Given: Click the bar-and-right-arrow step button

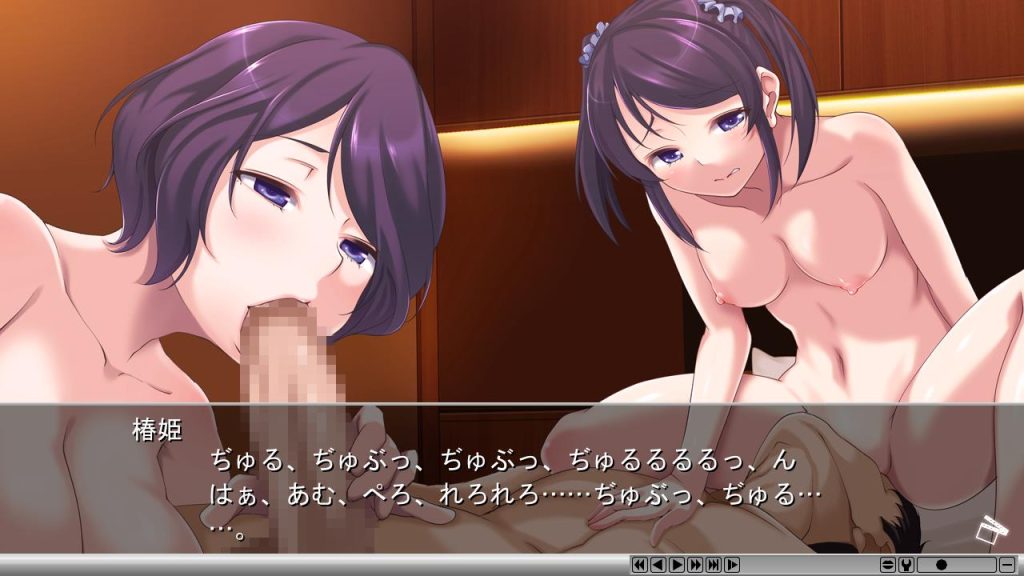Looking at the screenshot, I should 732,565.
